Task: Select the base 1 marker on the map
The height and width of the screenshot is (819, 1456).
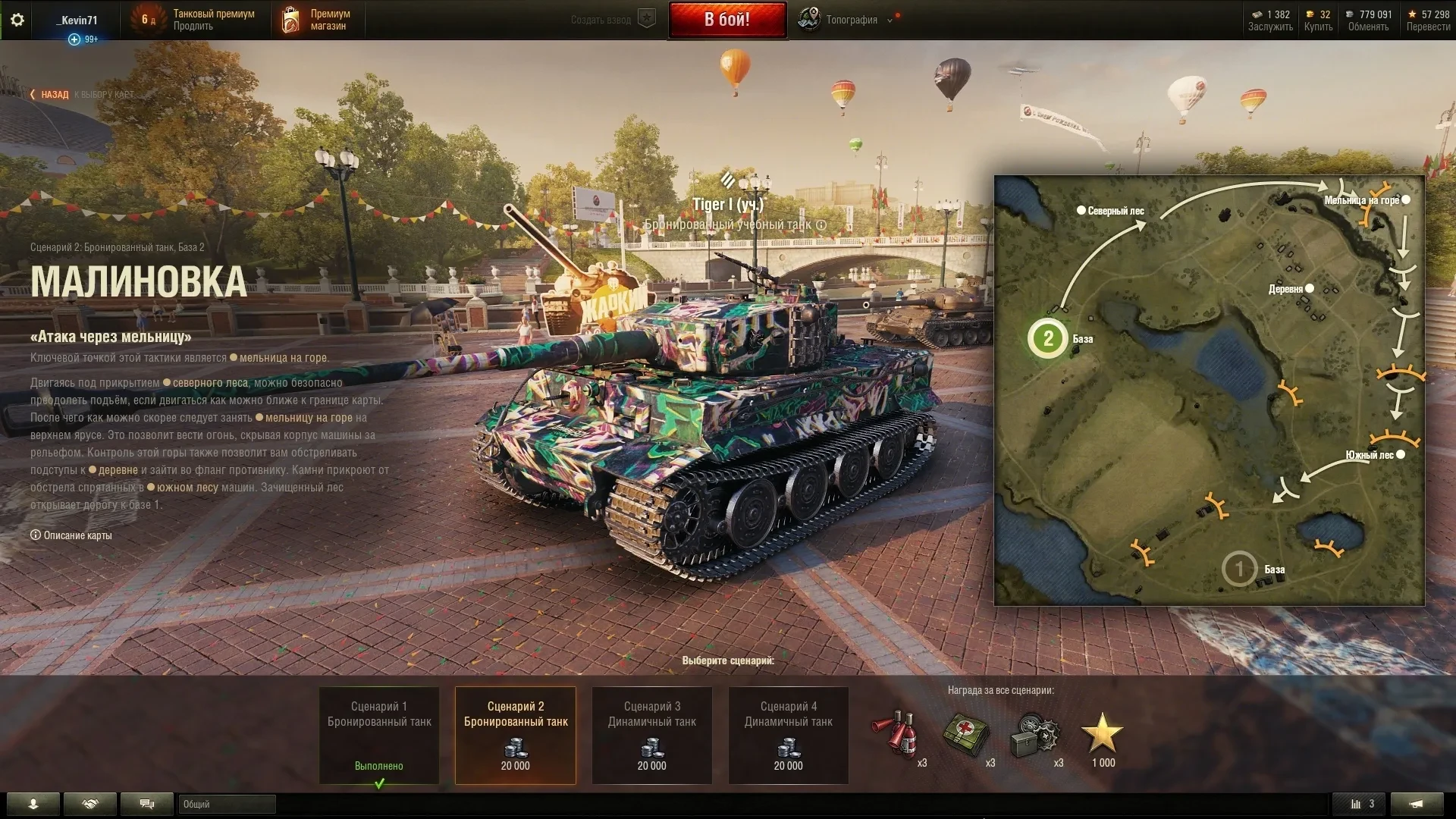Action: click(x=1239, y=569)
